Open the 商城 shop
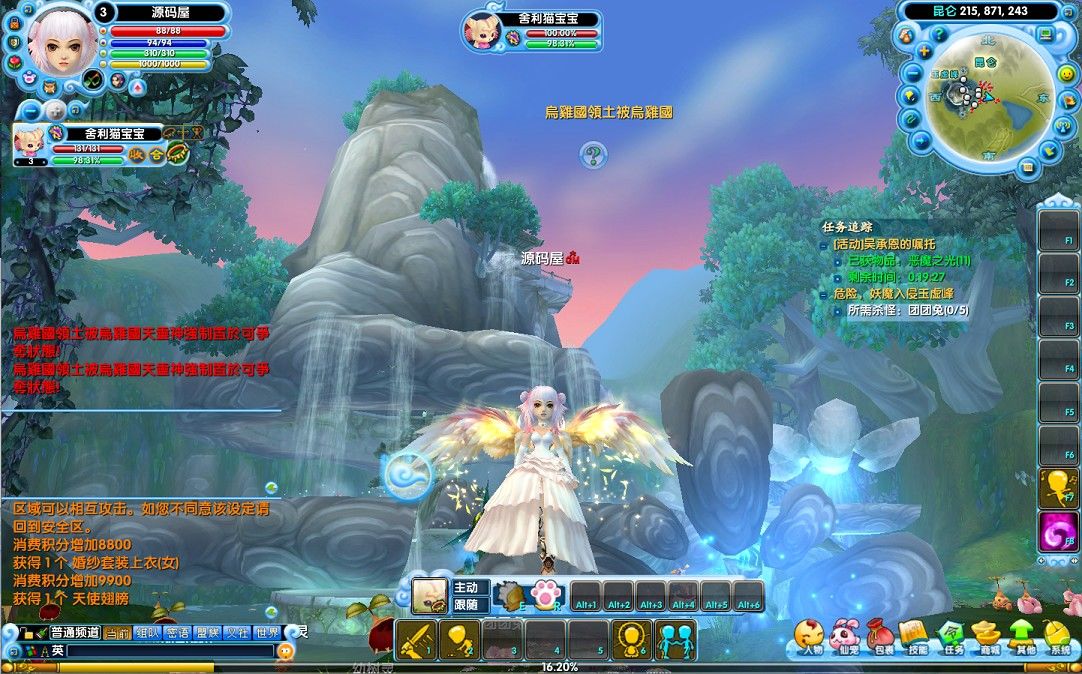Image resolution: width=1082 pixels, height=674 pixels. pos(988,634)
